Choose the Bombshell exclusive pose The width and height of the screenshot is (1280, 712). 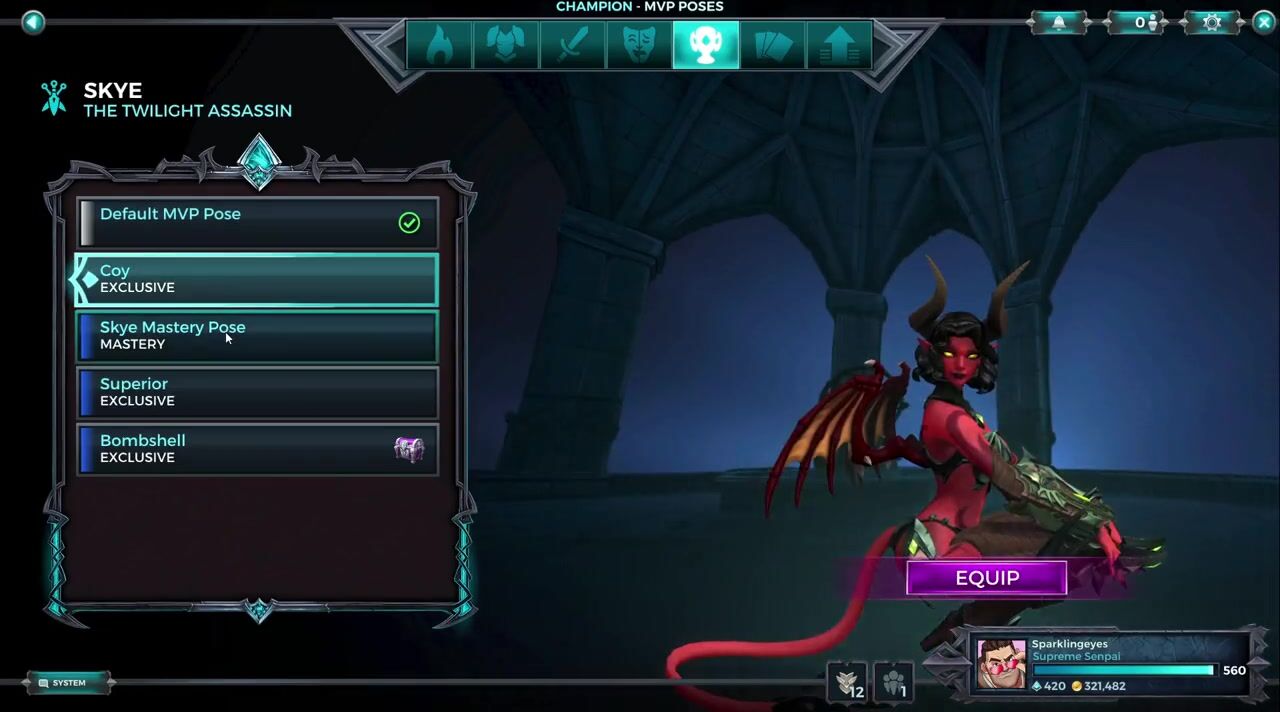point(257,449)
